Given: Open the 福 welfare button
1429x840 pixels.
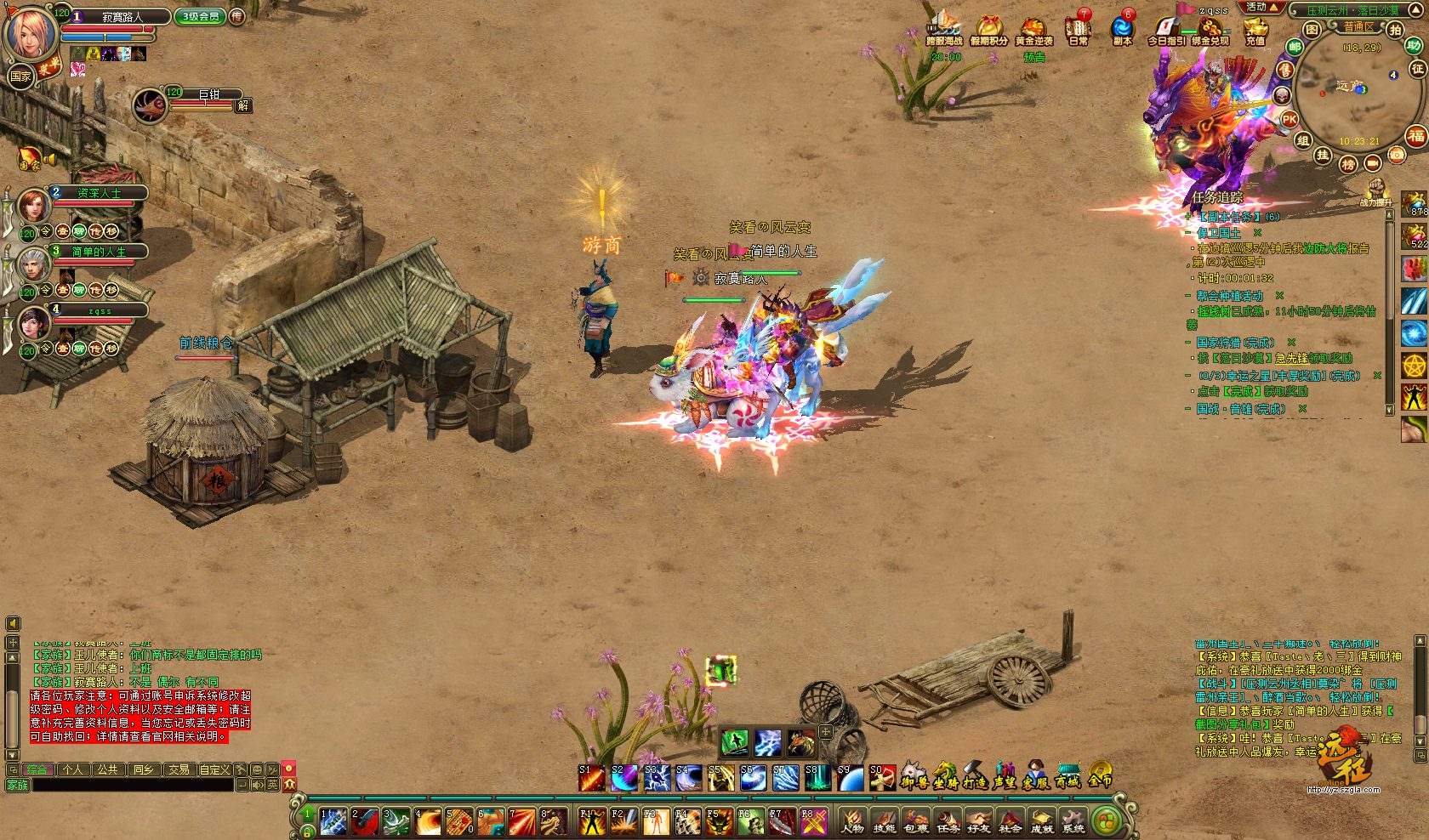Looking at the screenshot, I should (1415, 135).
